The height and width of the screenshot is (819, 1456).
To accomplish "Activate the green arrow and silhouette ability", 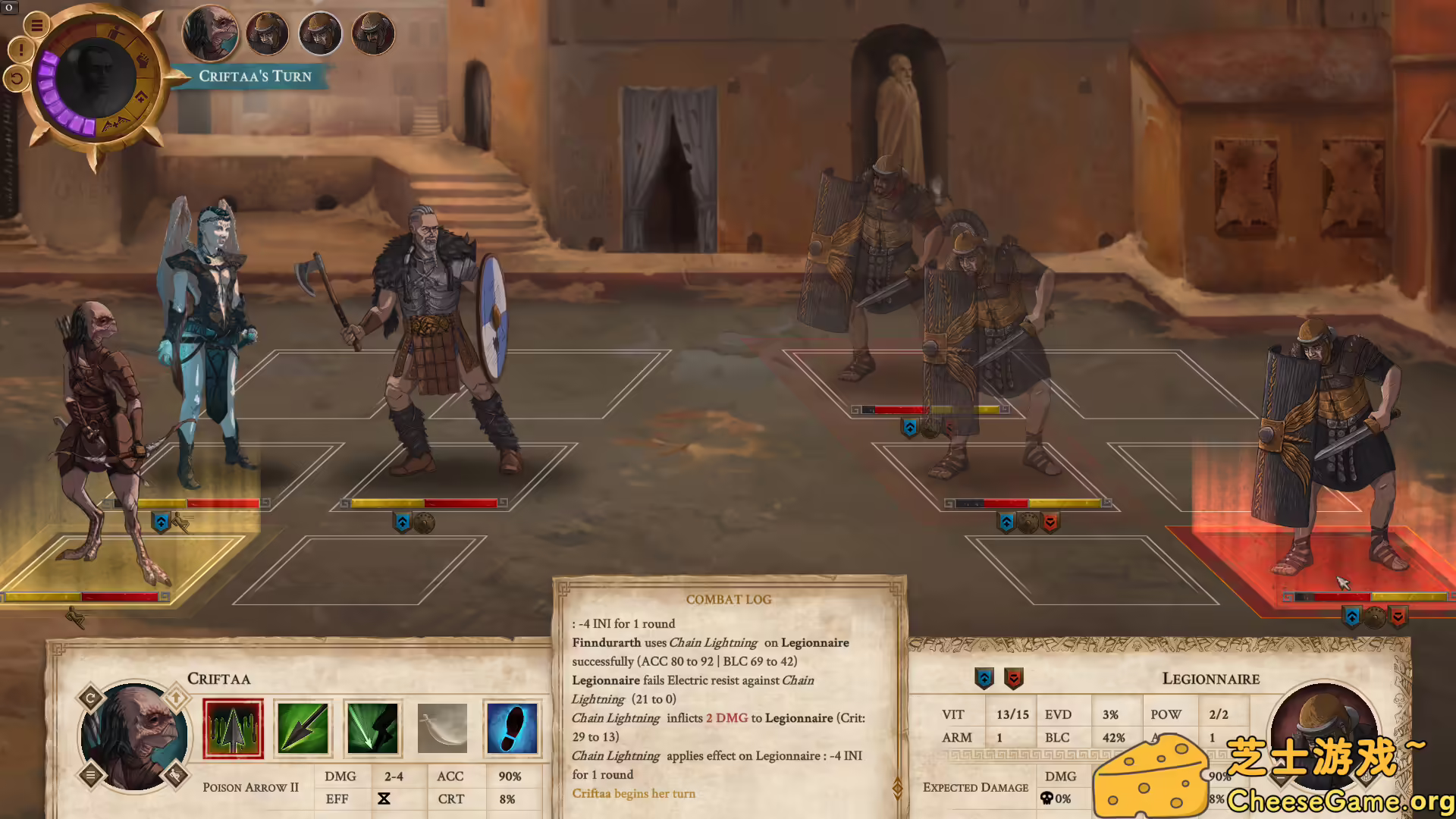I will click(x=372, y=729).
